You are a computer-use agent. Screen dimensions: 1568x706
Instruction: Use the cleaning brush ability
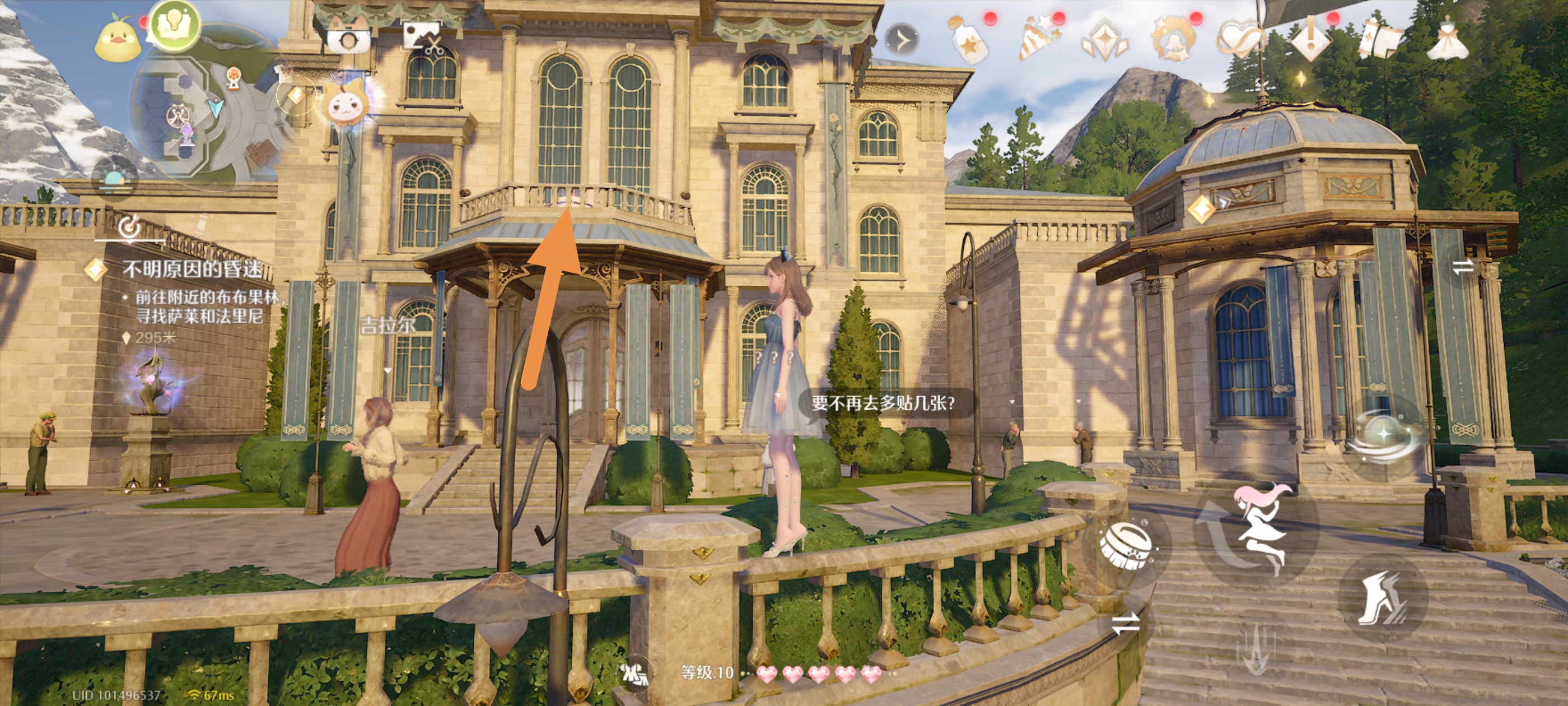coord(1126,544)
